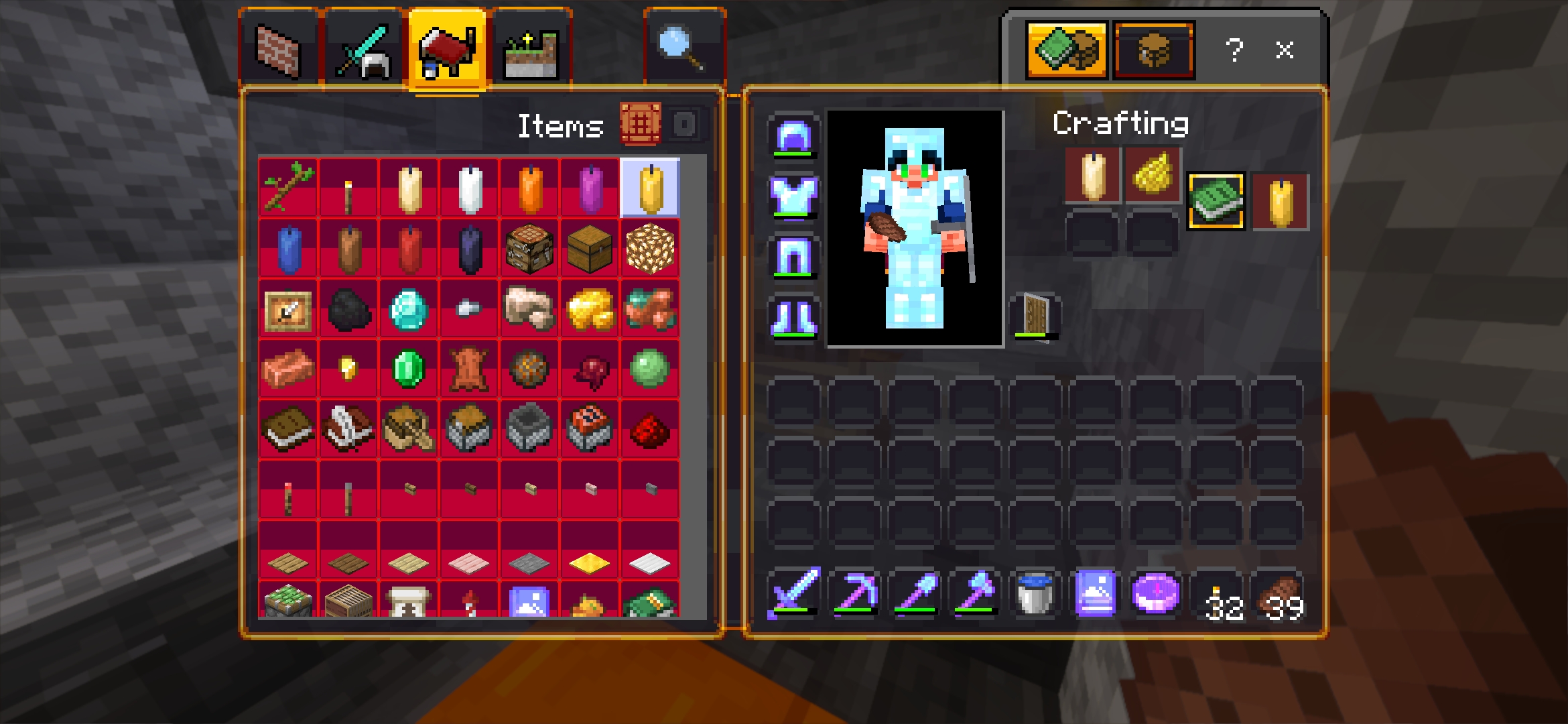This screenshot has width=1568, height=724.
Task: Switch to the chest-only inventory layout
Action: [x=1153, y=50]
